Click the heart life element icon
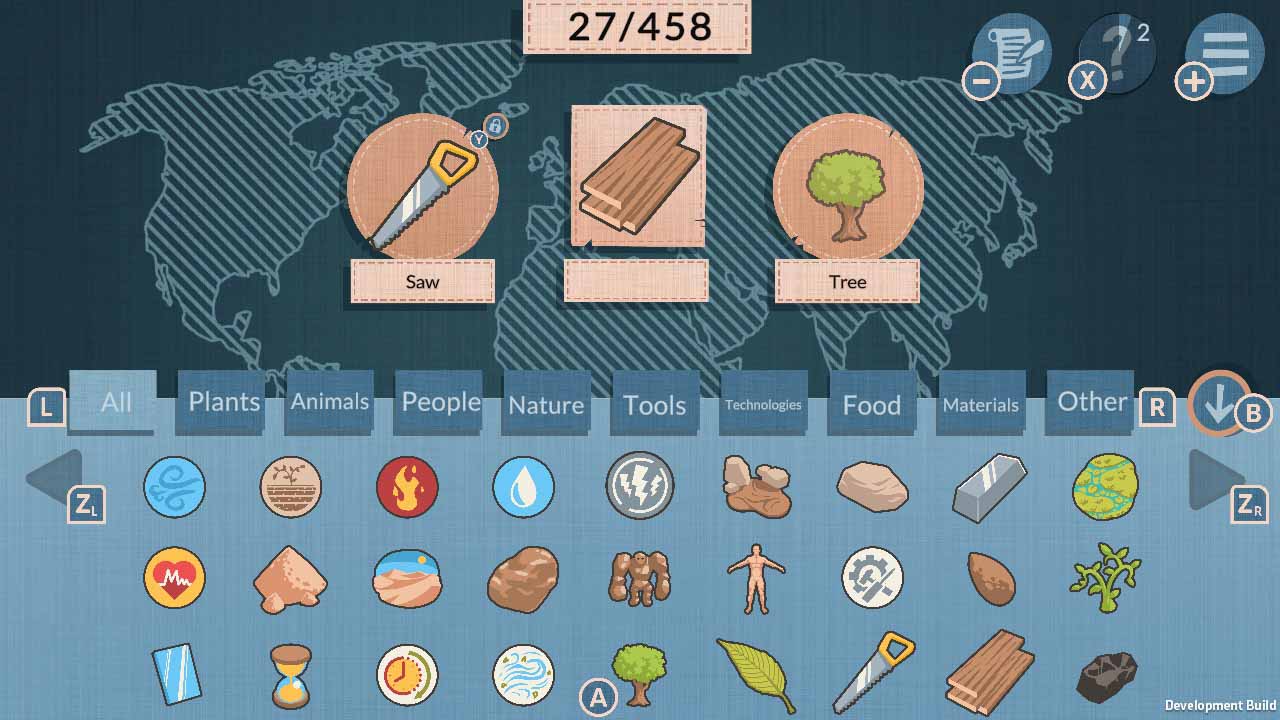1280x720 pixels. tap(175, 580)
